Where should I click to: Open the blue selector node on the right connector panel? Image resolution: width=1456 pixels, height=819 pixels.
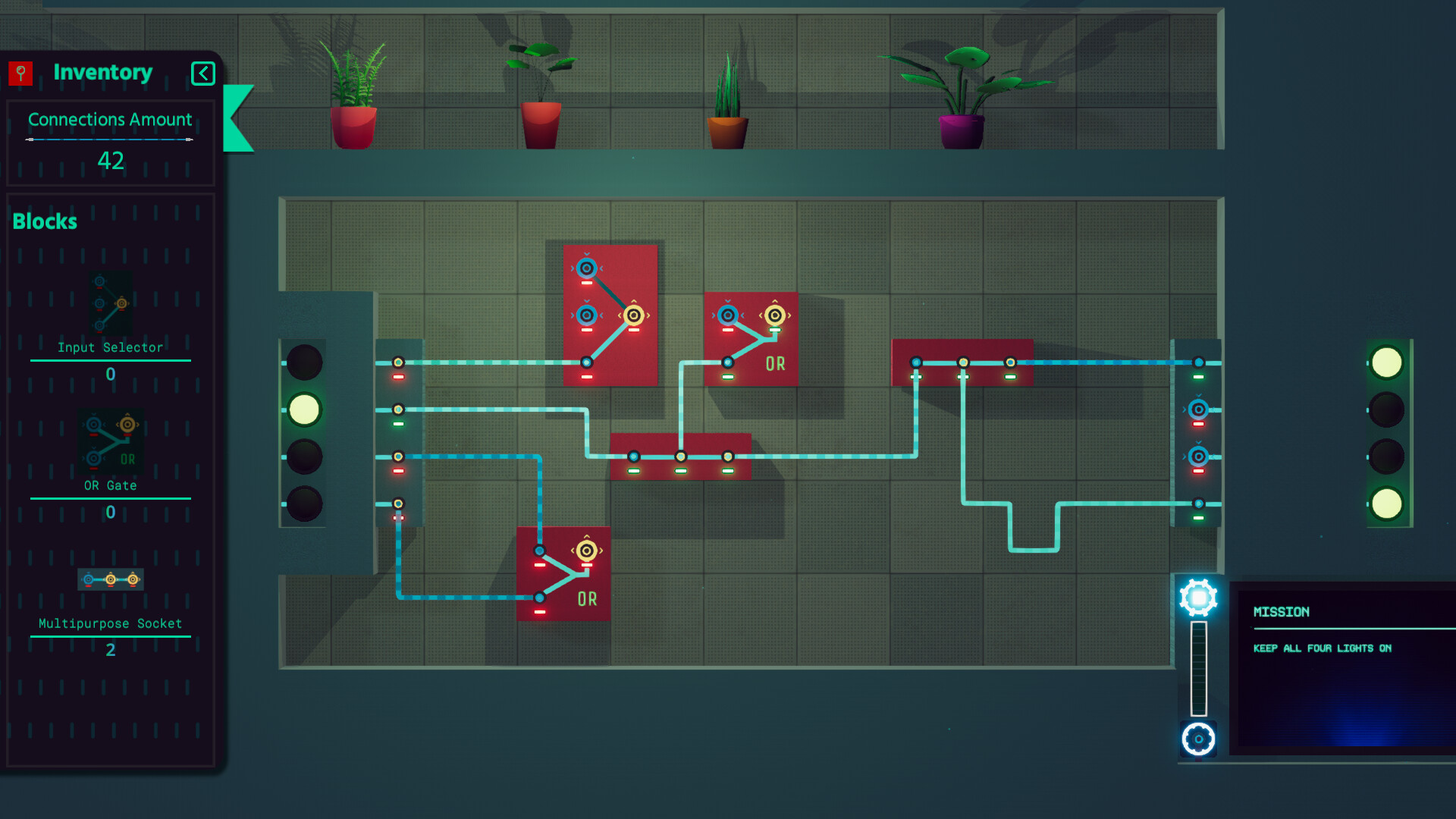[x=1199, y=409]
